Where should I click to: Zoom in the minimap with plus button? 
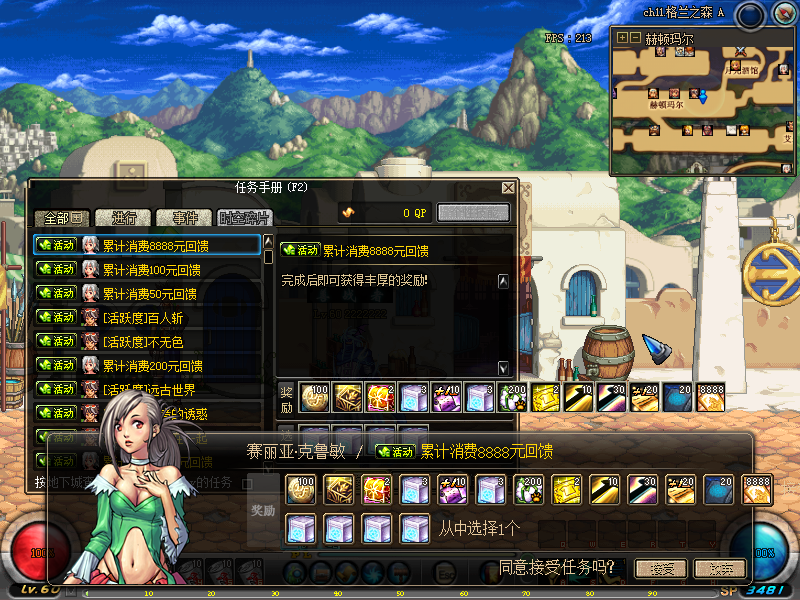(x=623, y=38)
